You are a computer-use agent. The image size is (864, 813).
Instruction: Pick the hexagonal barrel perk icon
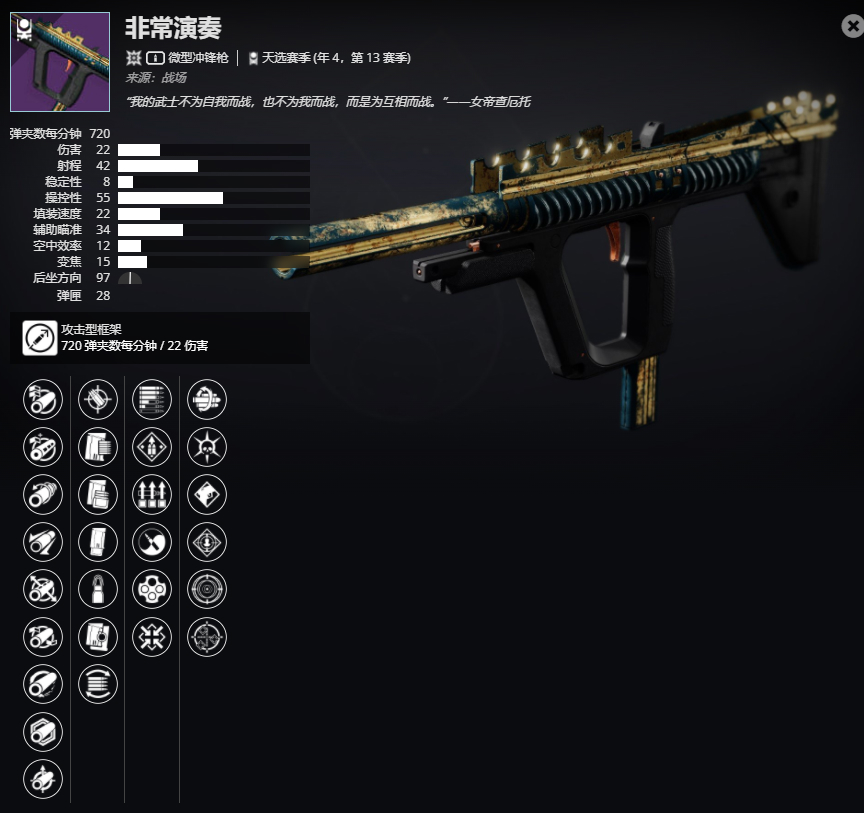click(x=43, y=732)
